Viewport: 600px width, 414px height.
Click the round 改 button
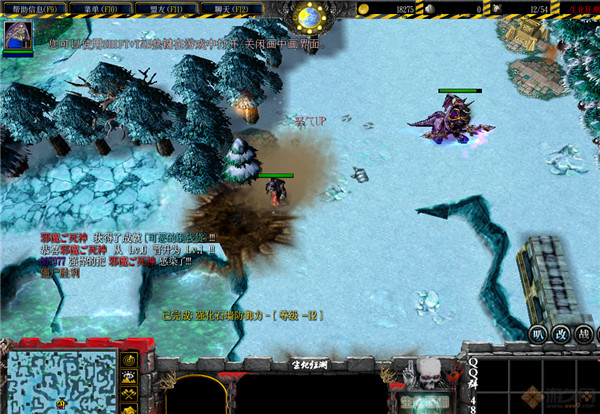pos(562,335)
